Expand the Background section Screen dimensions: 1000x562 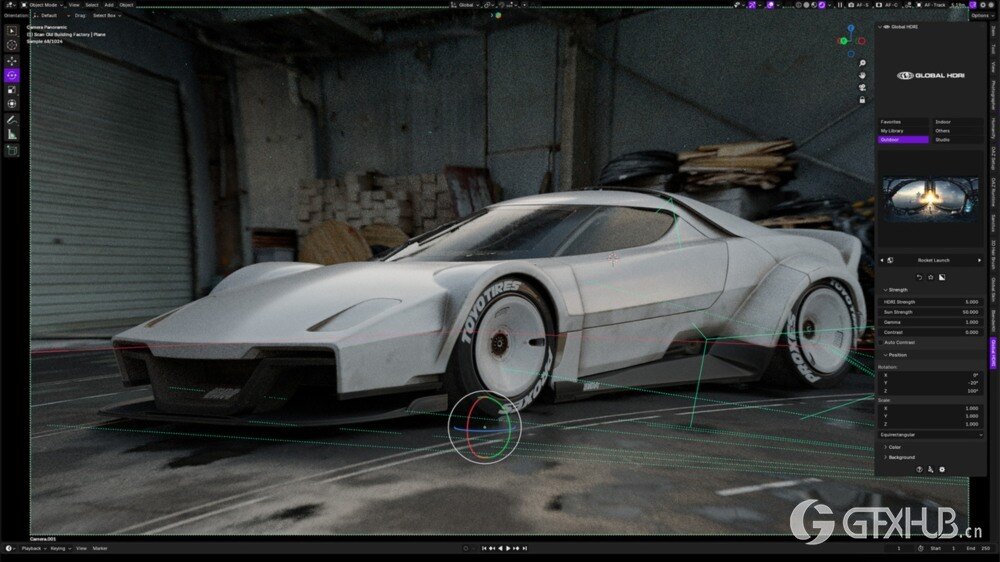coord(900,457)
